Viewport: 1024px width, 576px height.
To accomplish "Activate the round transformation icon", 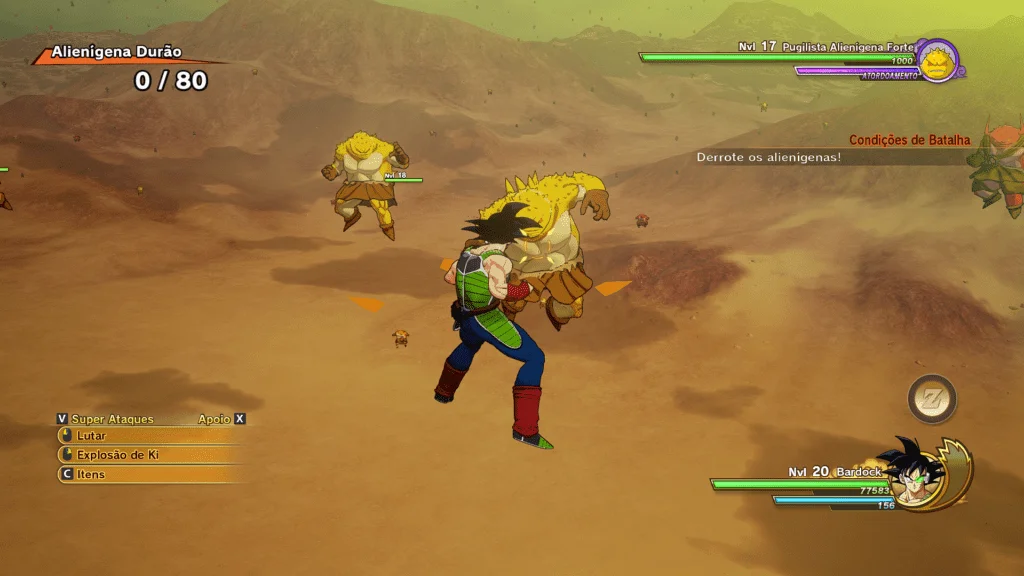I will 932,399.
